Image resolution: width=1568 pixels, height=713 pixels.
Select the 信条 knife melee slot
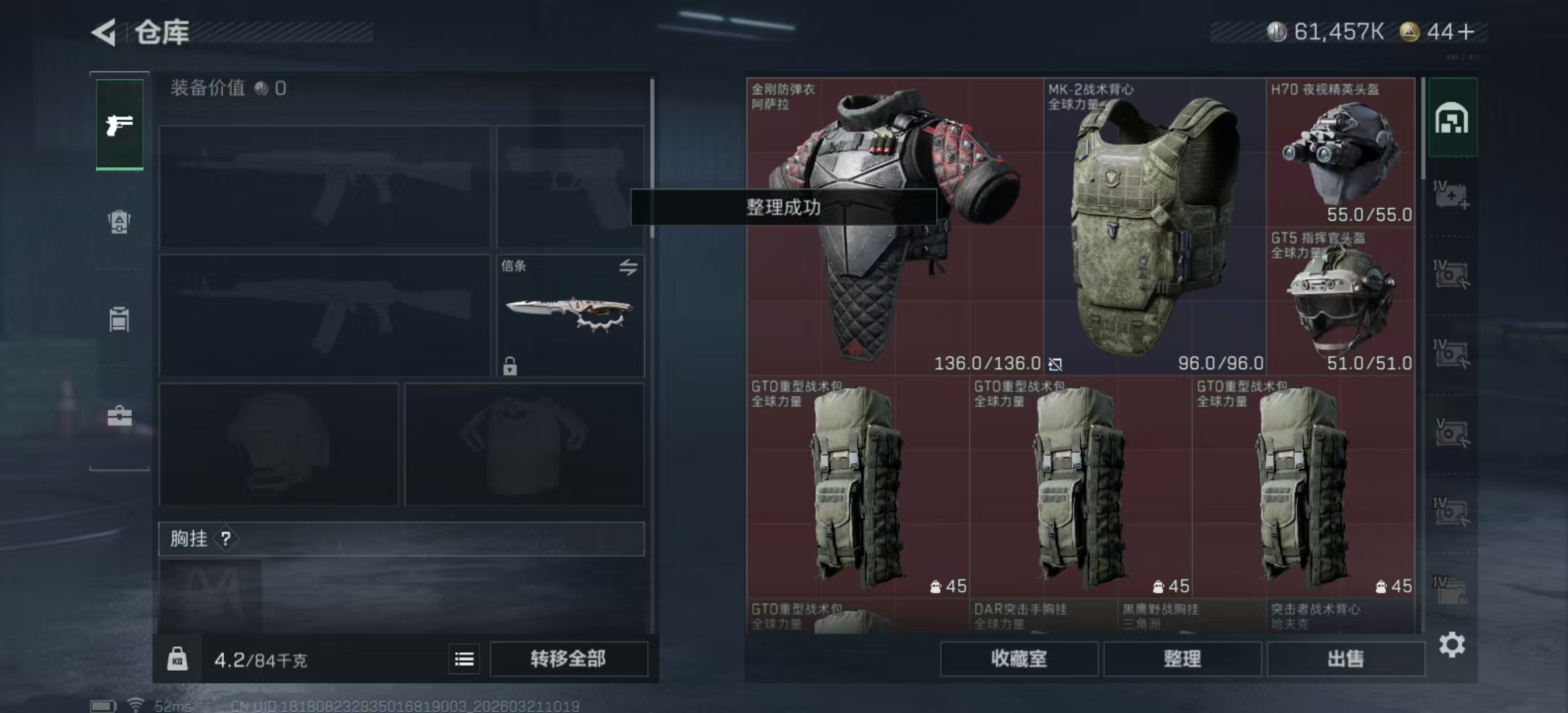[569, 316]
